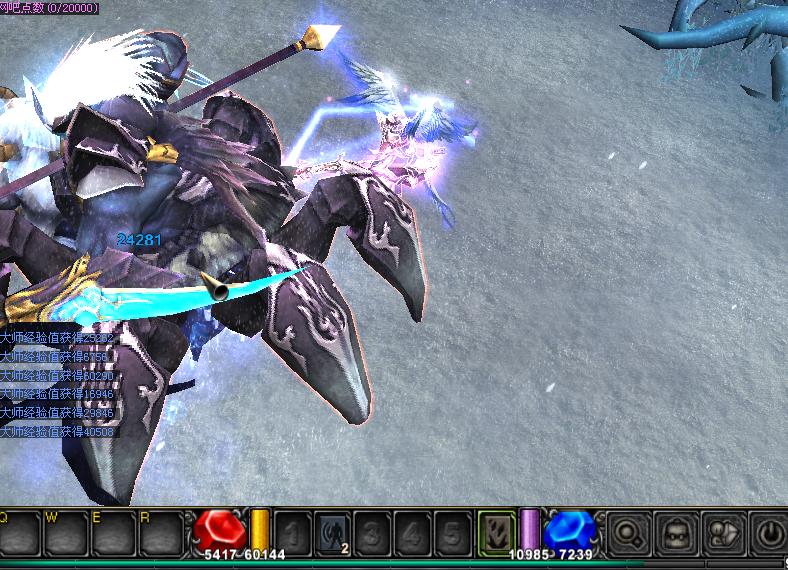
Task: Choose the empty skill slot numbered 4
Action: [x=412, y=531]
